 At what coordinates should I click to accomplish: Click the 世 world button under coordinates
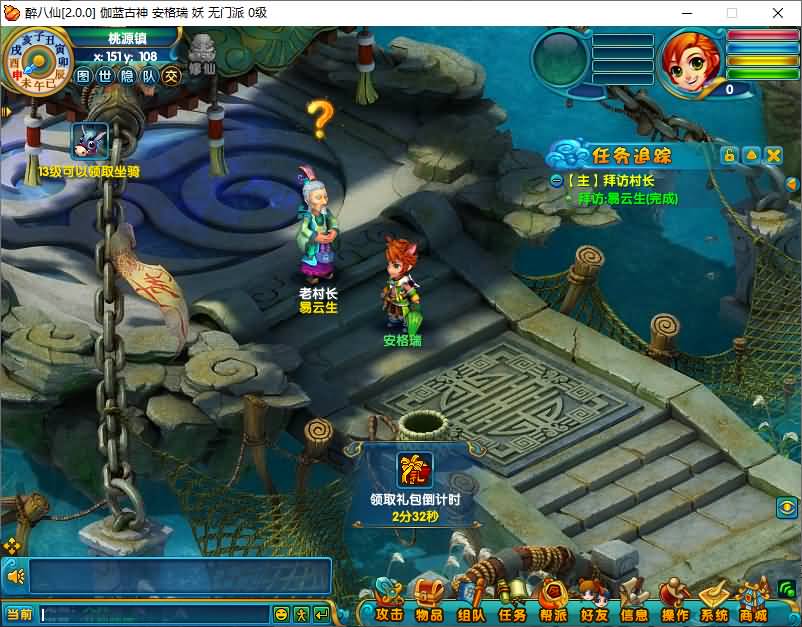[x=106, y=75]
